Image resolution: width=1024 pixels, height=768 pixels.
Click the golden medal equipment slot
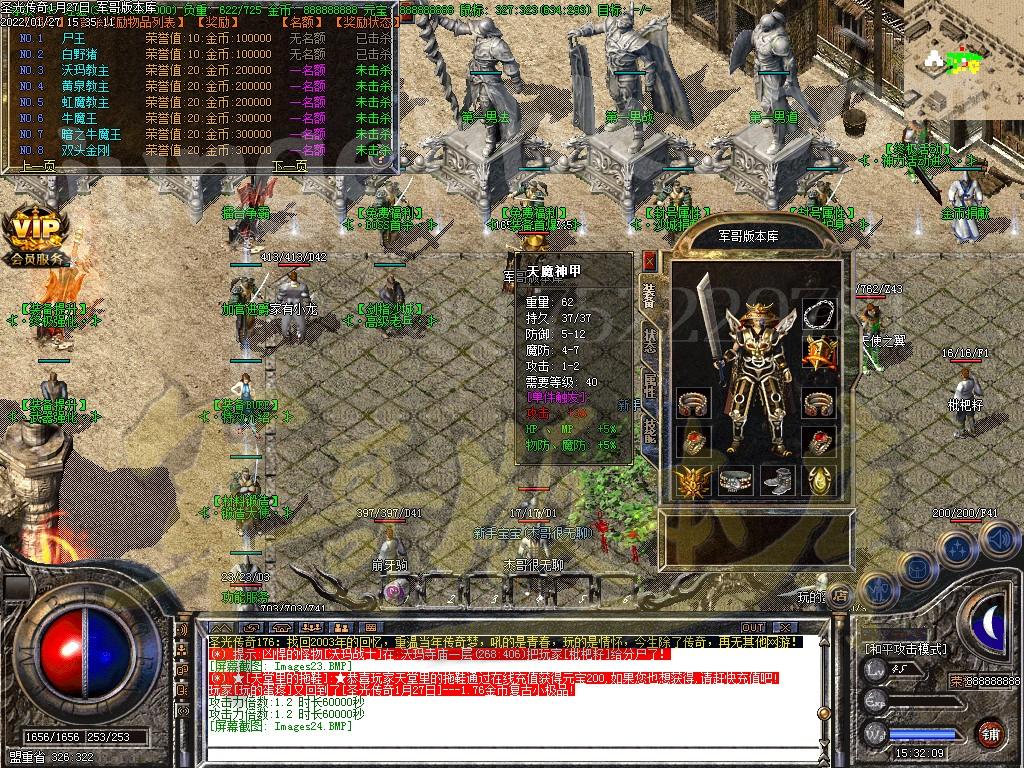[820, 352]
